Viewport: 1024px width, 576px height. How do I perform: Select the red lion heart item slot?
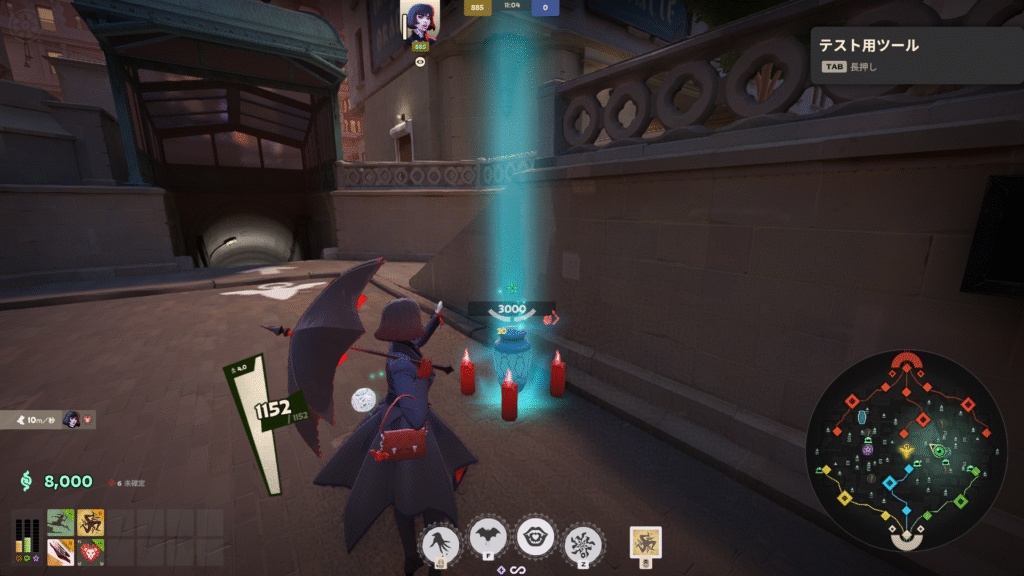pyautogui.click(x=91, y=551)
